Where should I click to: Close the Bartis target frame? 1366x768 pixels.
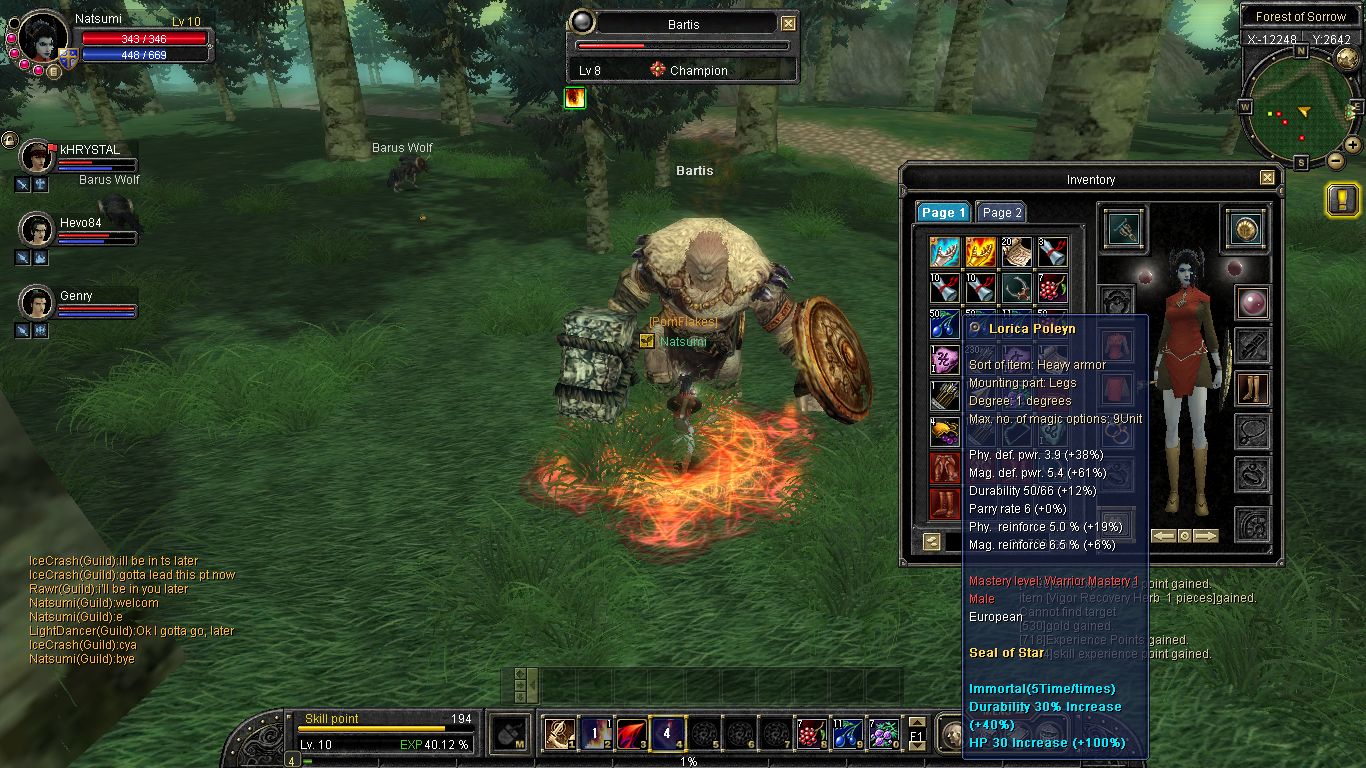pyautogui.click(x=788, y=24)
